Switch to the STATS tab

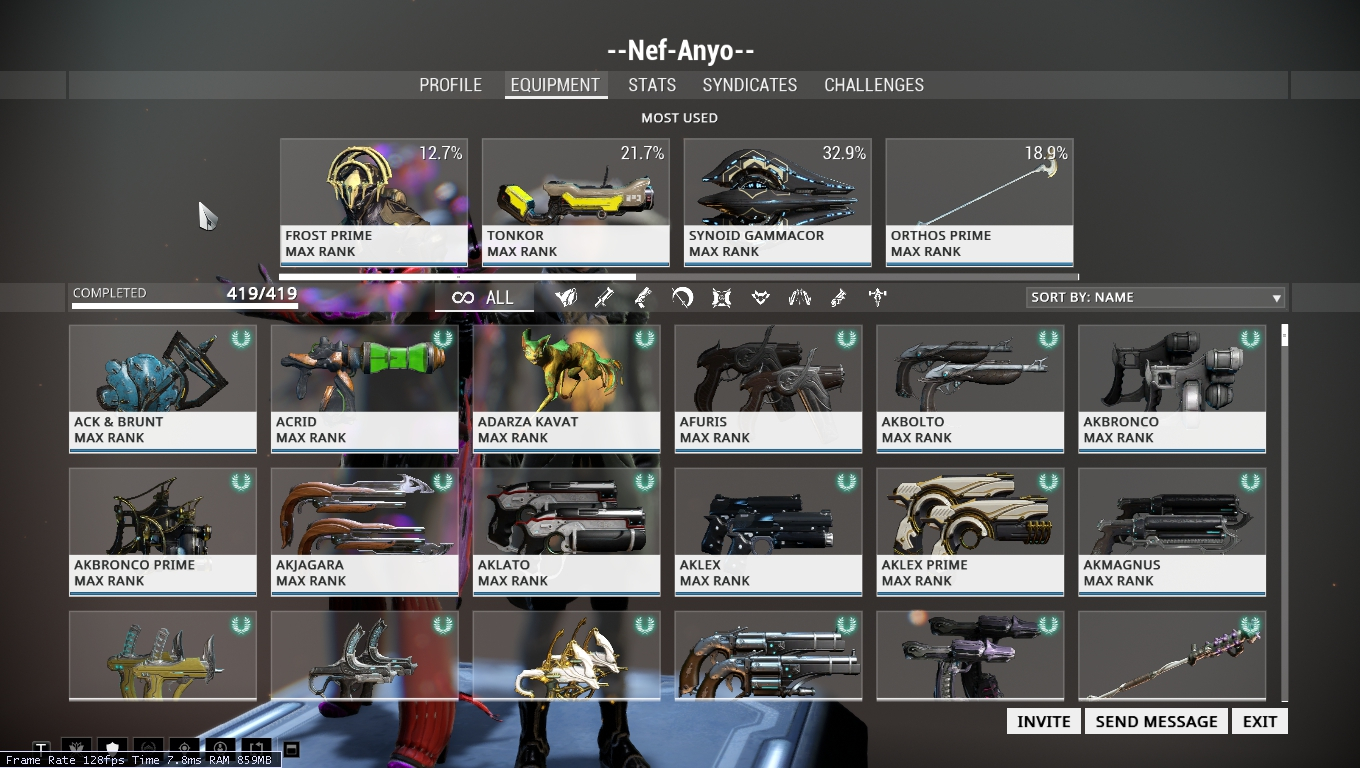[x=651, y=85]
